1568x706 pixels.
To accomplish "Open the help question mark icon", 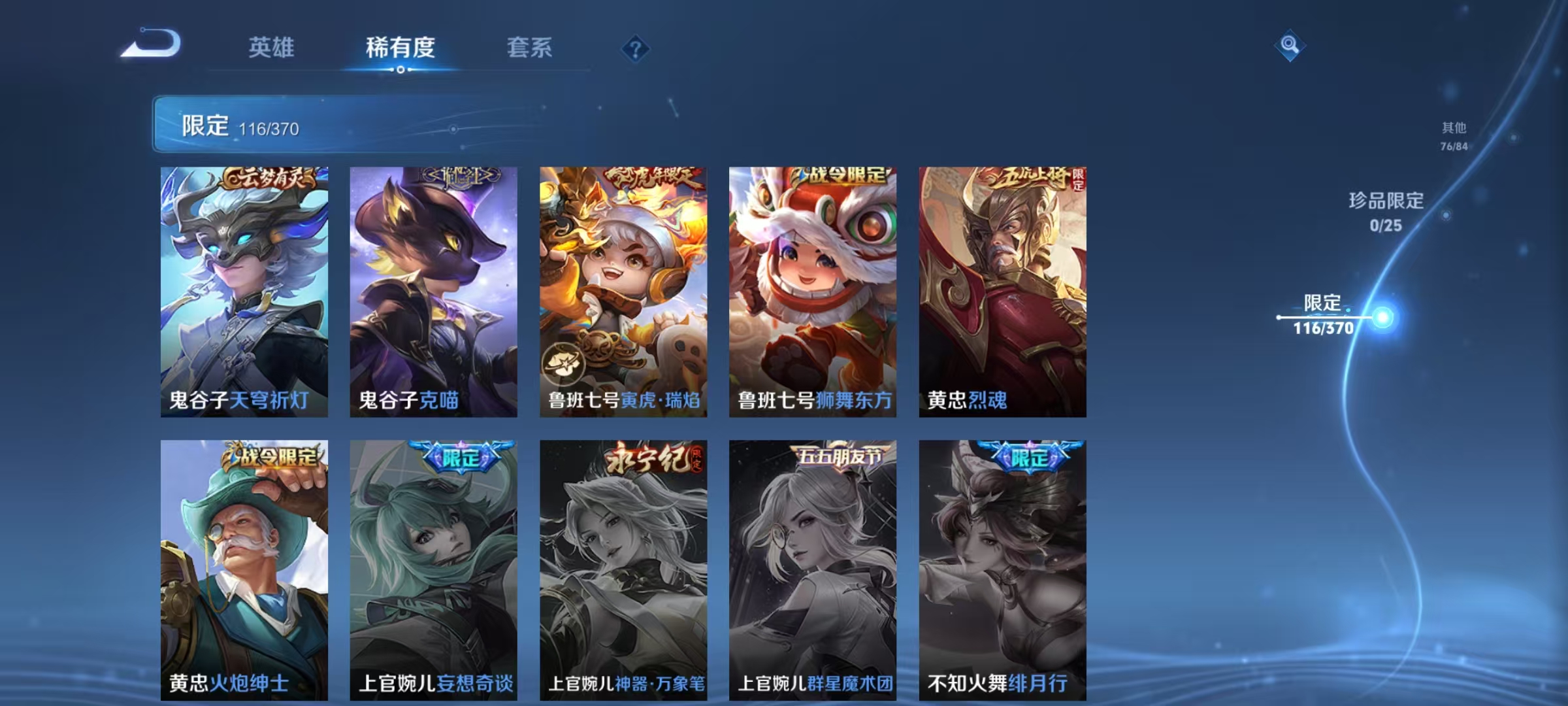I will point(637,48).
